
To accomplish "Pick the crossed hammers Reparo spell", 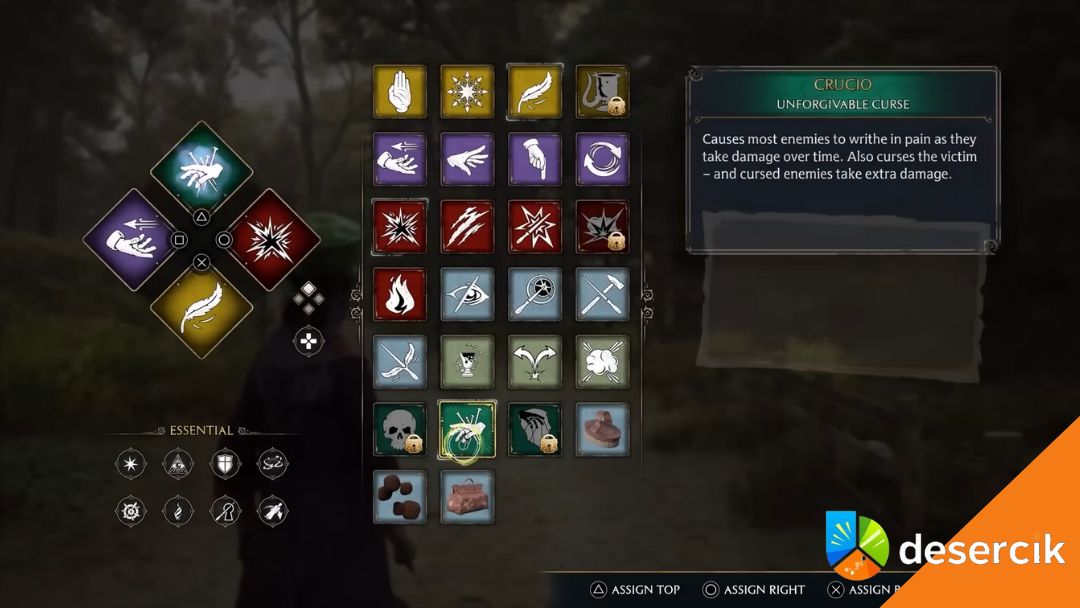I will [602, 294].
